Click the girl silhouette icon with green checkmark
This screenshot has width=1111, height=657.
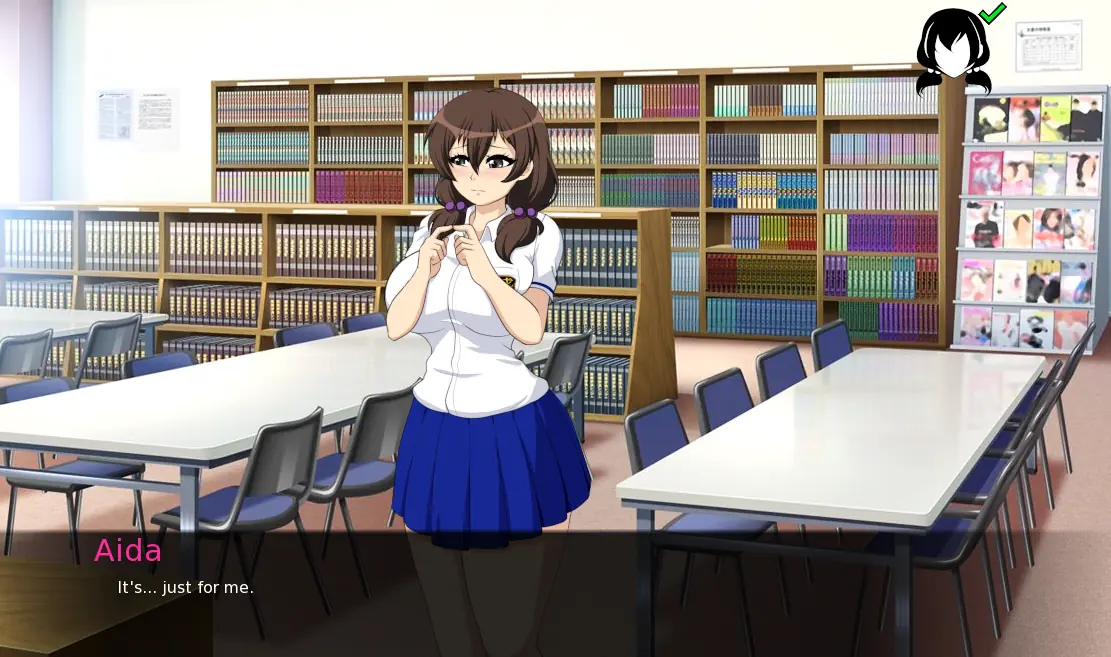(953, 50)
